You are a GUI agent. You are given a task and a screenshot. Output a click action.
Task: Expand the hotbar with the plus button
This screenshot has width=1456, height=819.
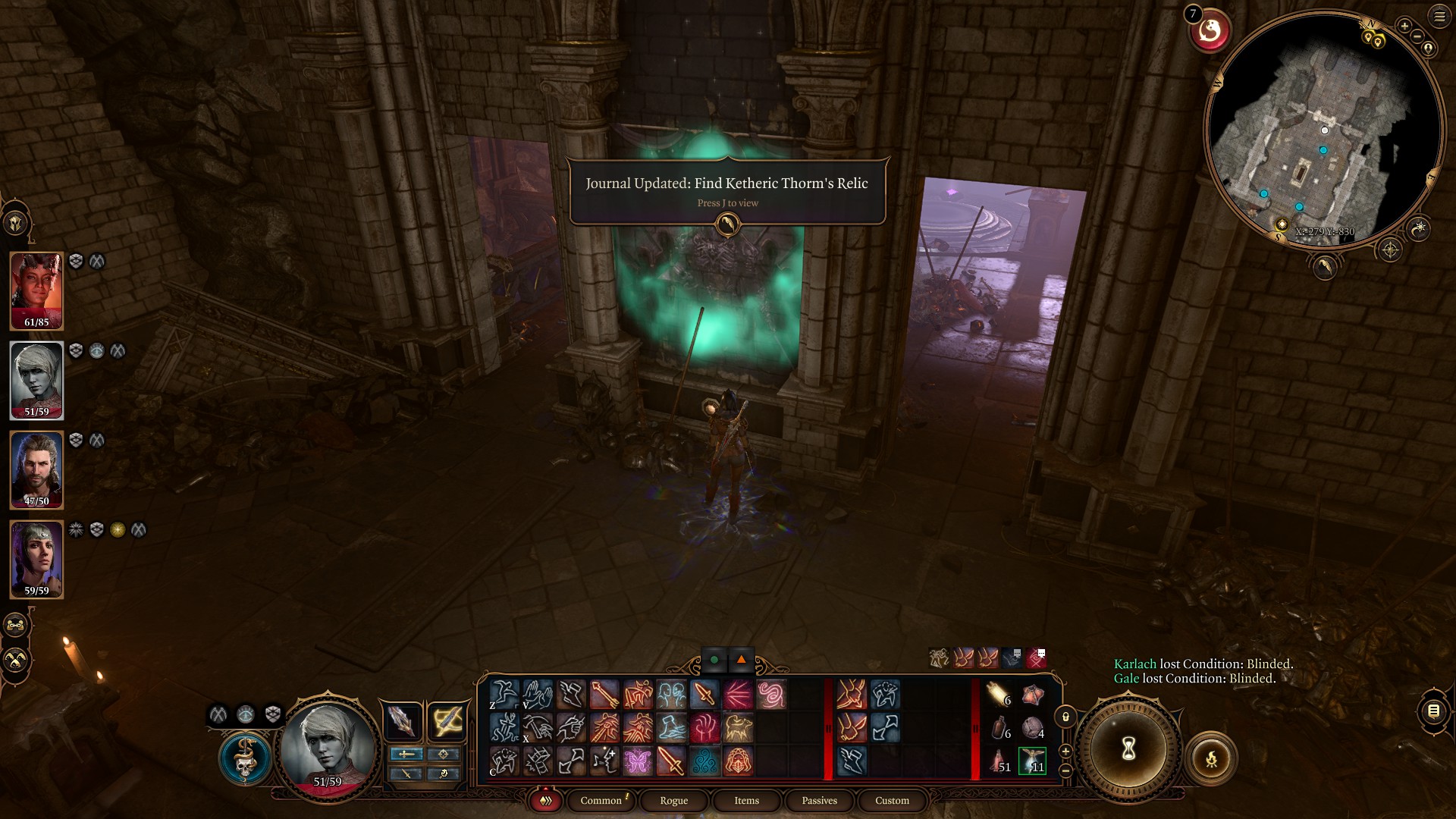[x=1065, y=752]
